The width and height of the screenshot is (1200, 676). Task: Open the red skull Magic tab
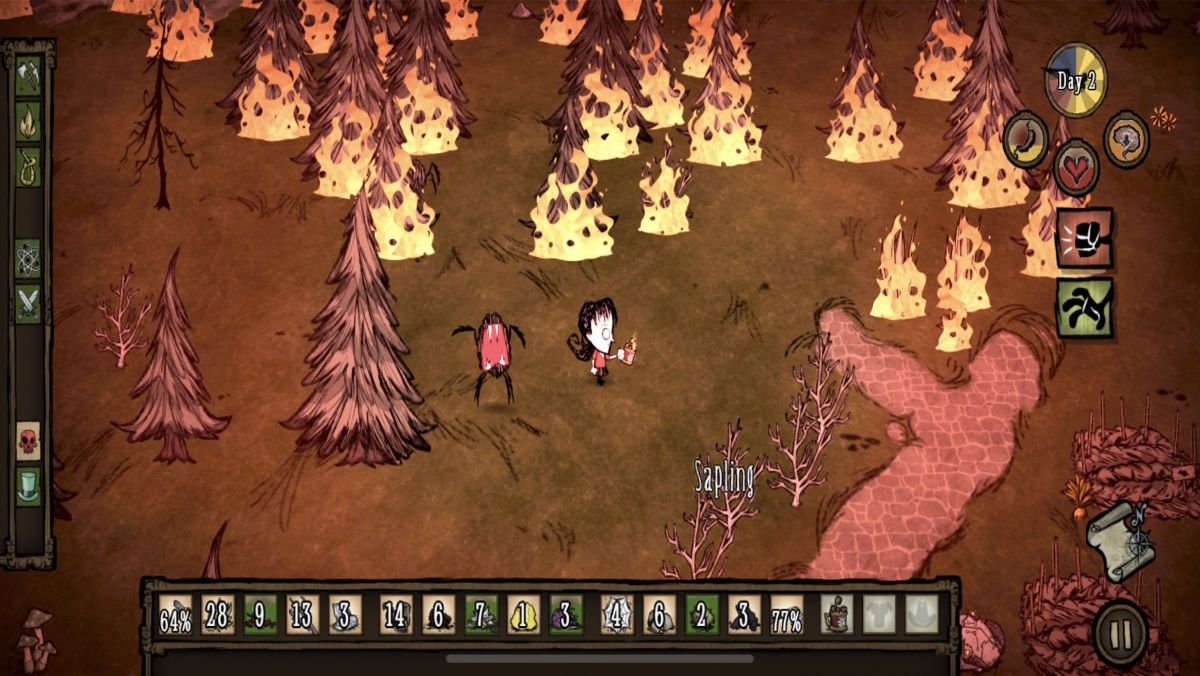tap(28, 441)
